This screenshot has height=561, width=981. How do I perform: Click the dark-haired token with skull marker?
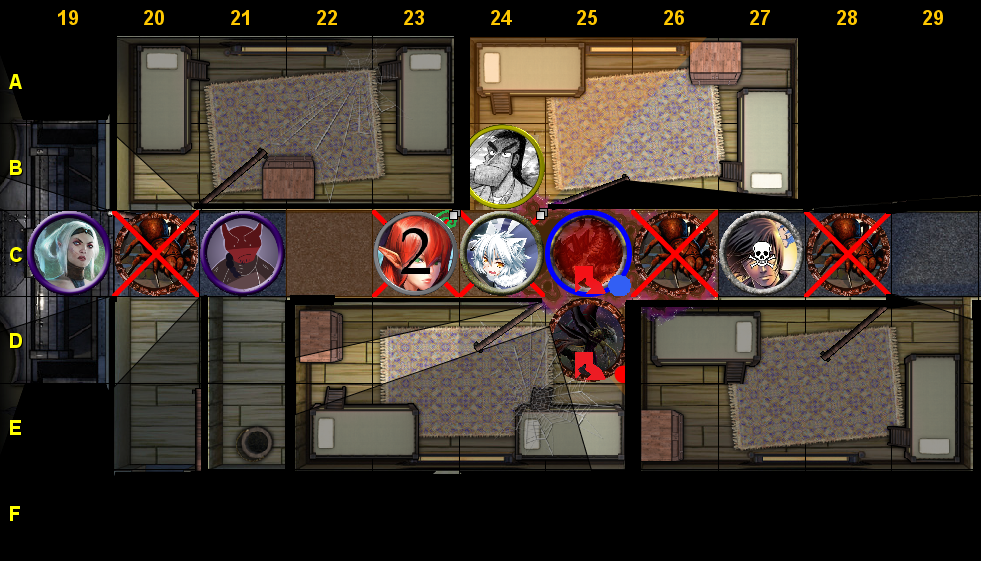click(761, 254)
